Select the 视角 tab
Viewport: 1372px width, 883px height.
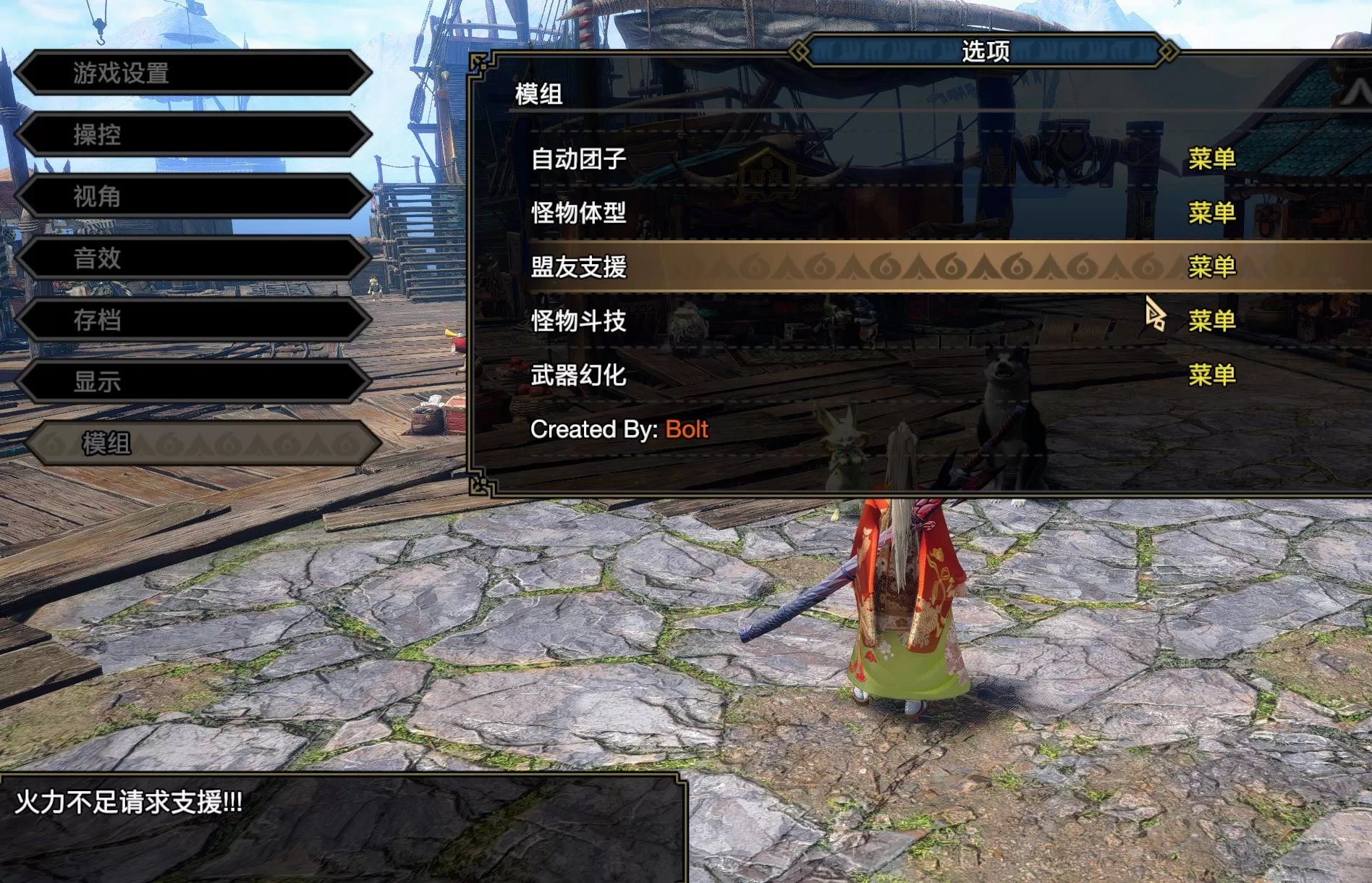pos(95,196)
